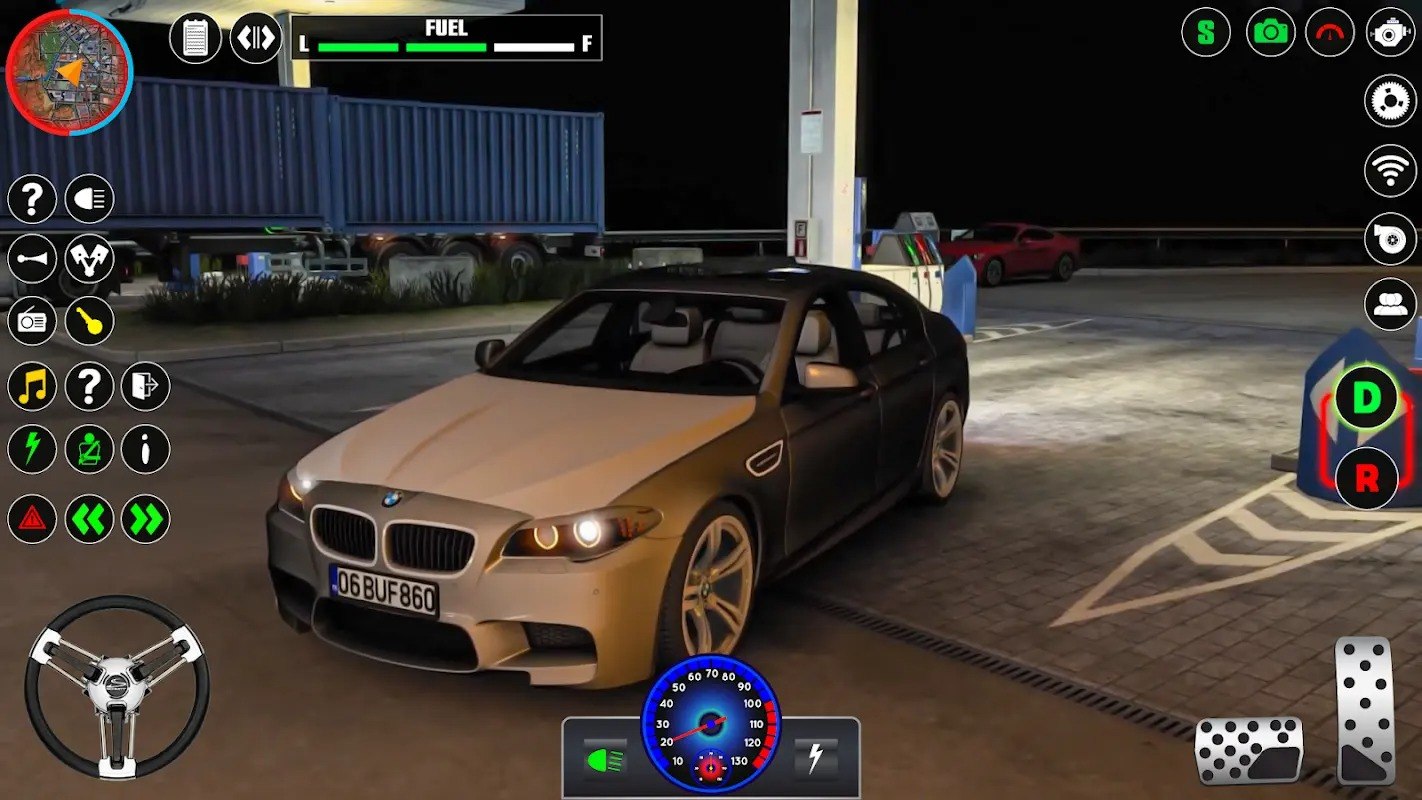The height and width of the screenshot is (800, 1422).
Task: Click the yellow car key icon
Action: (x=90, y=322)
